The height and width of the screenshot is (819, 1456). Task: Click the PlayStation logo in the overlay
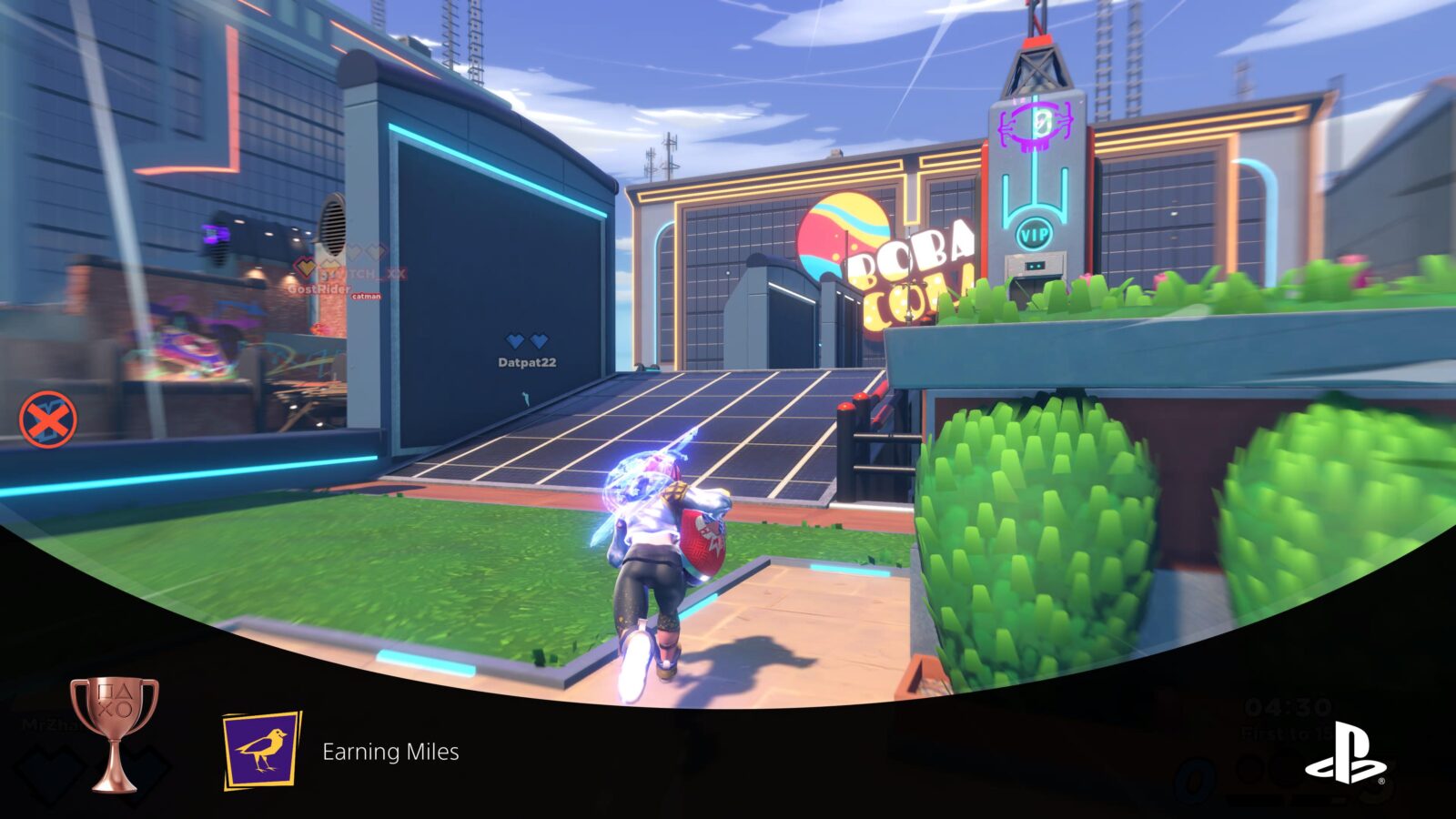pyautogui.click(x=1345, y=753)
